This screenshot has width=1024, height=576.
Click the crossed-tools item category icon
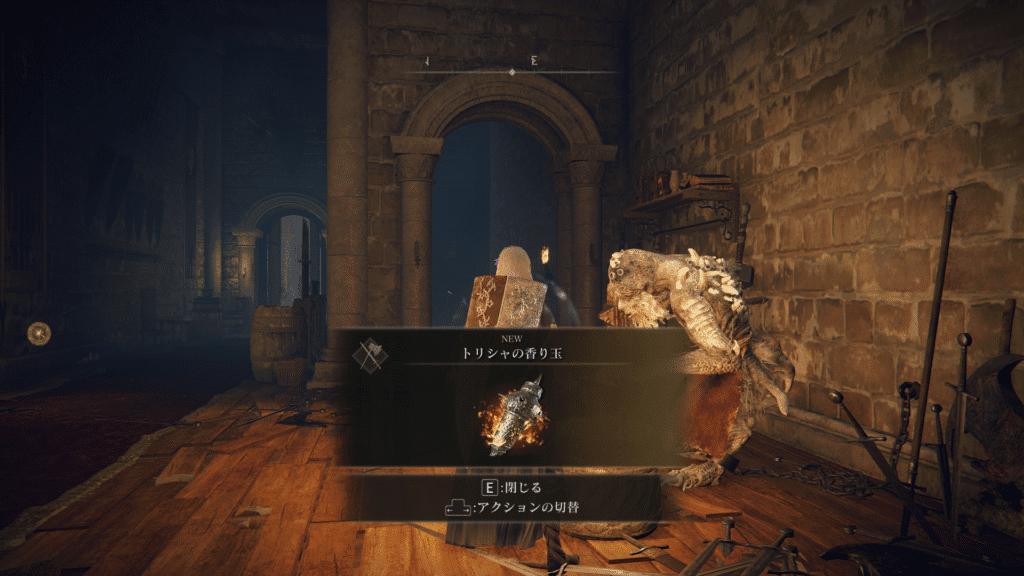coord(371,355)
